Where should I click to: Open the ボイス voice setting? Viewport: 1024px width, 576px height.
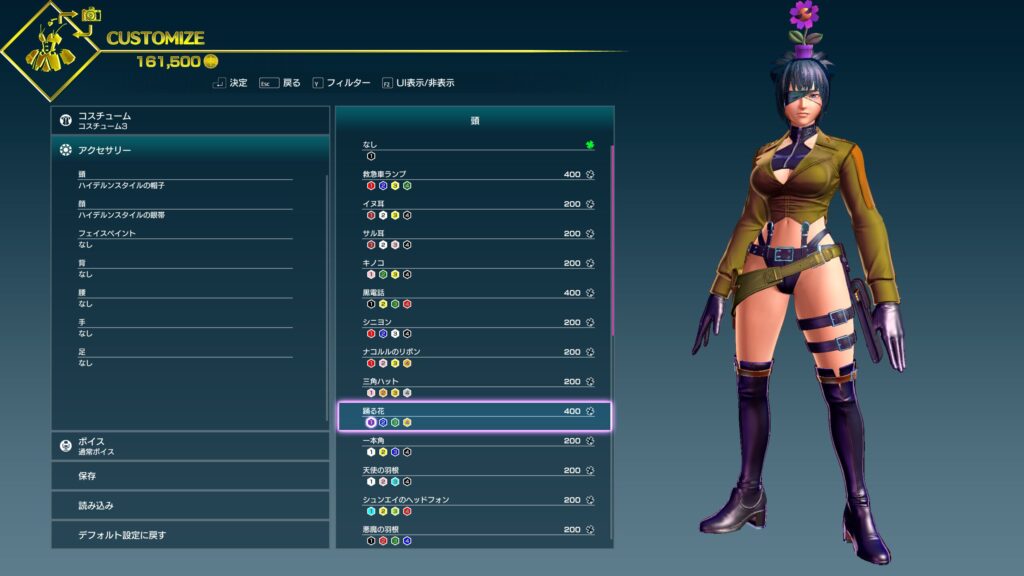[190, 446]
